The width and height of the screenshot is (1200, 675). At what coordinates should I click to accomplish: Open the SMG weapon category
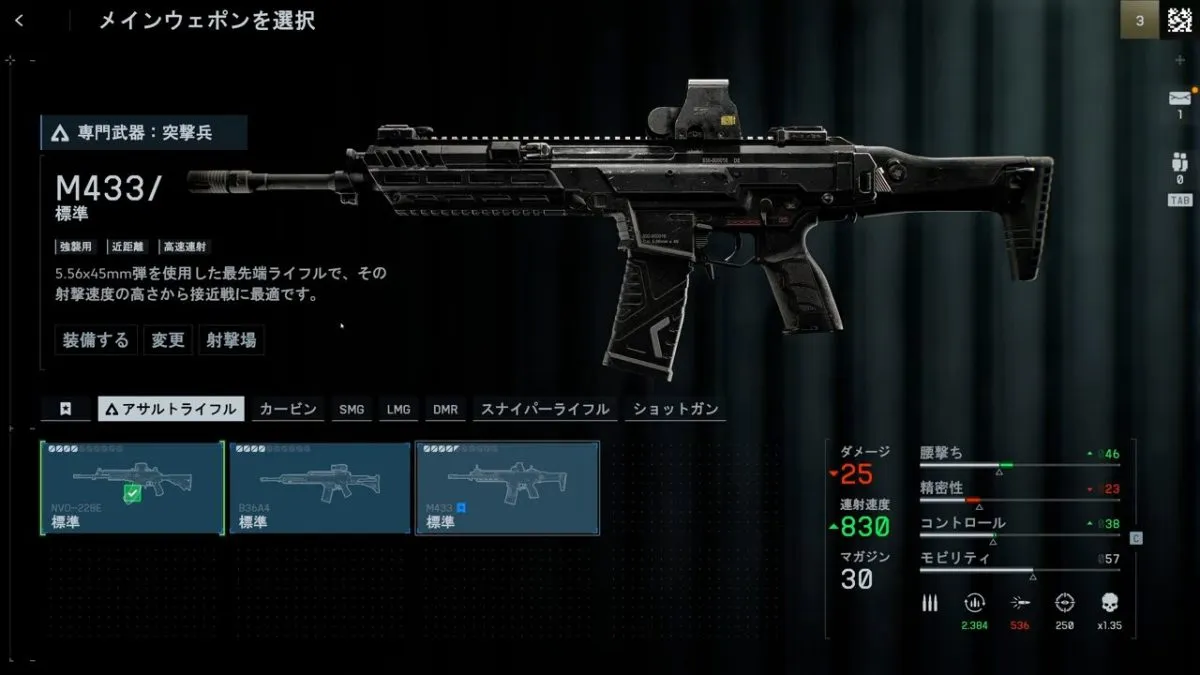coord(352,409)
